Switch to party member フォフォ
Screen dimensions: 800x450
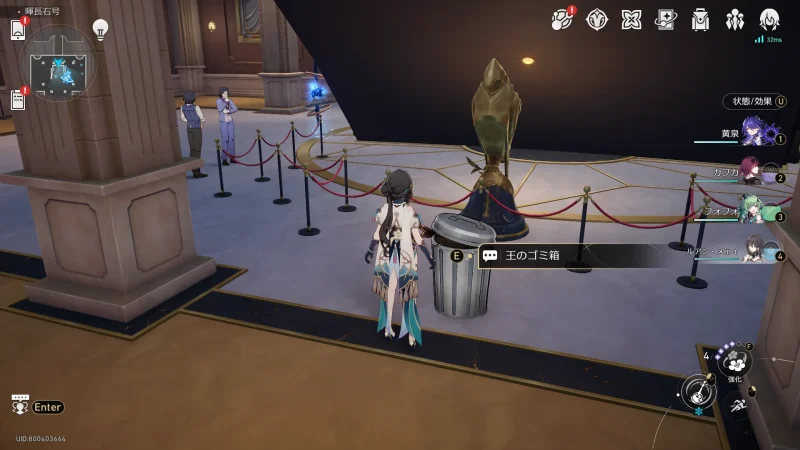tap(754, 212)
